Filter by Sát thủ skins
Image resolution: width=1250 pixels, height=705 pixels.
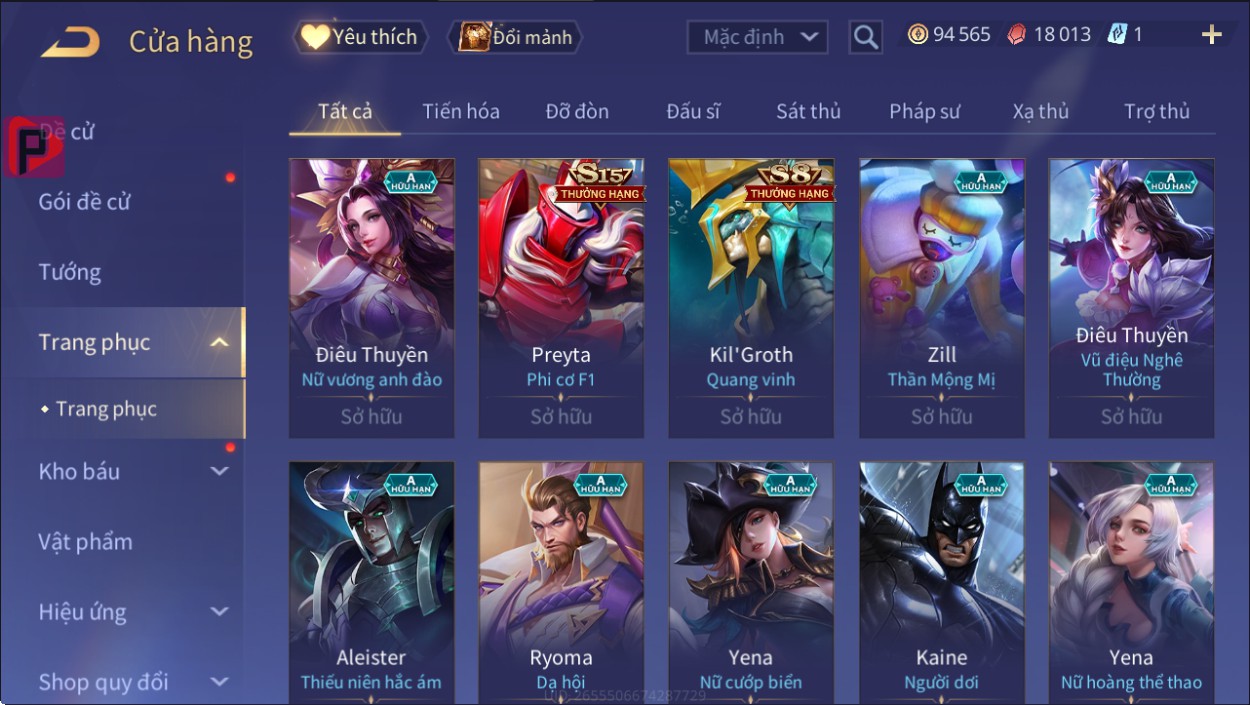[808, 111]
